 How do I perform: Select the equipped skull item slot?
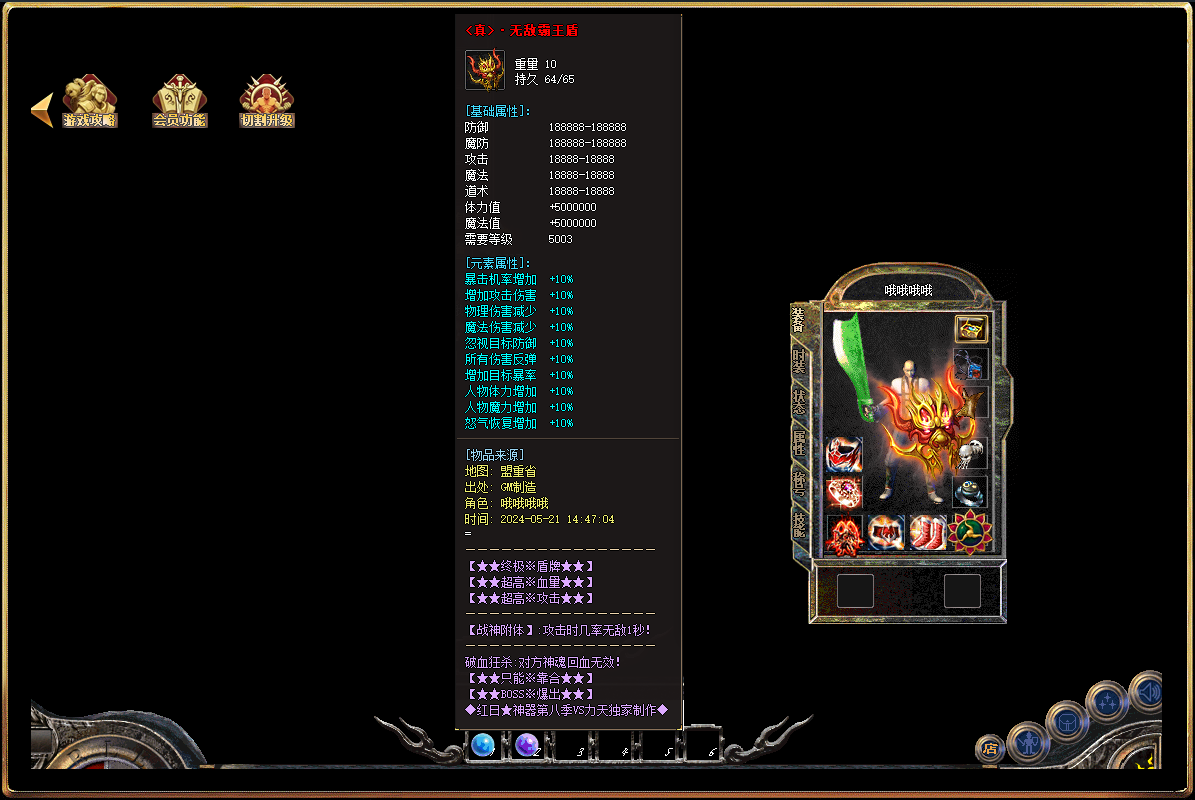[970, 453]
